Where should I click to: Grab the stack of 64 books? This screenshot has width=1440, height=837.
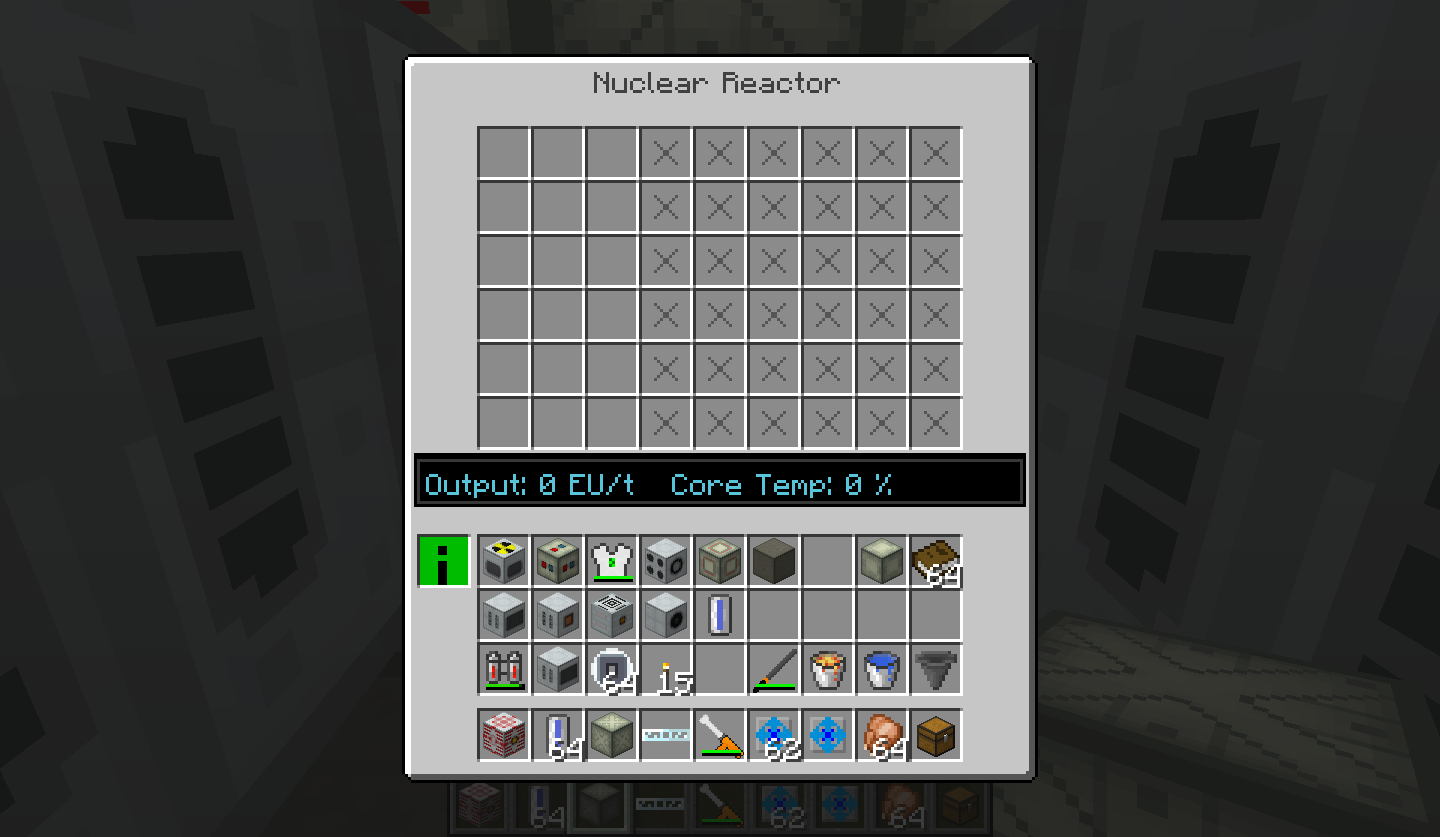[936, 561]
